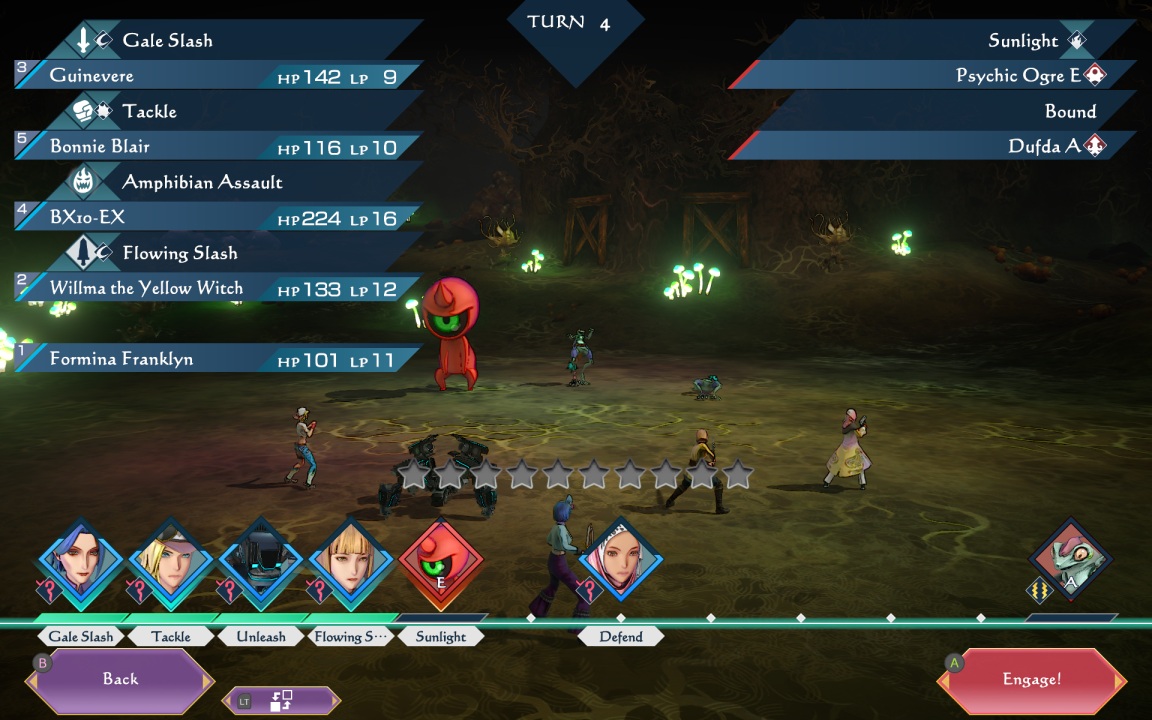The height and width of the screenshot is (720, 1152).
Task: Click the Engage! button
Action: (x=1032, y=680)
